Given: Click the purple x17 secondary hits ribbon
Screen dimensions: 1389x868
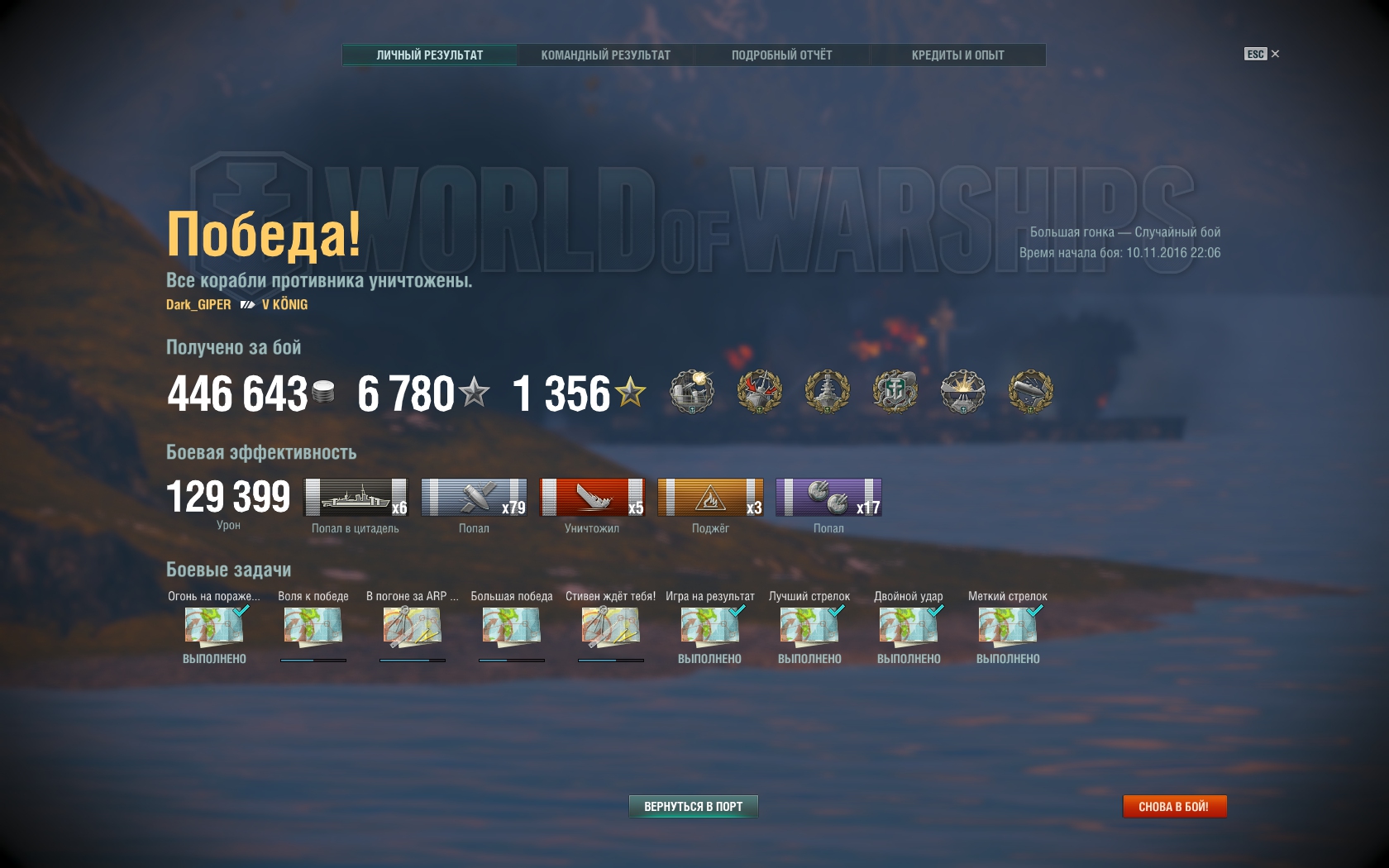Looking at the screenshot, I should (828, 498).
